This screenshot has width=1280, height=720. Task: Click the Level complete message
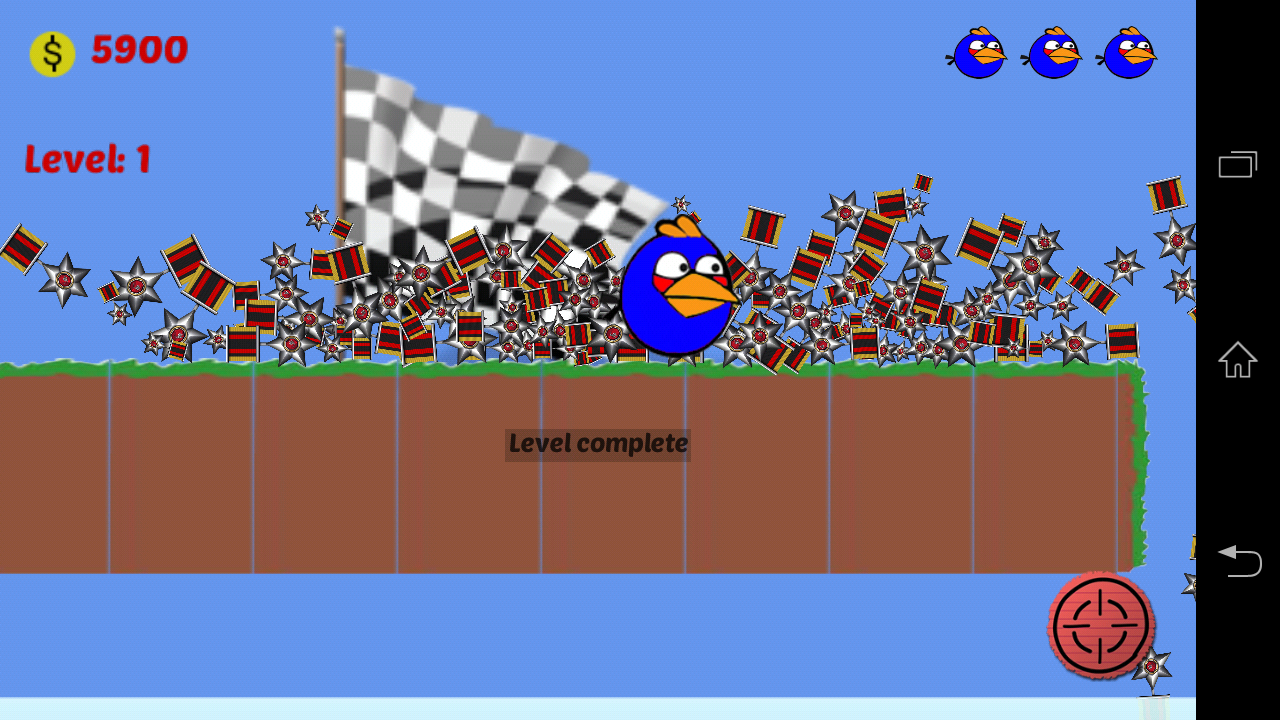coord(597,443)
